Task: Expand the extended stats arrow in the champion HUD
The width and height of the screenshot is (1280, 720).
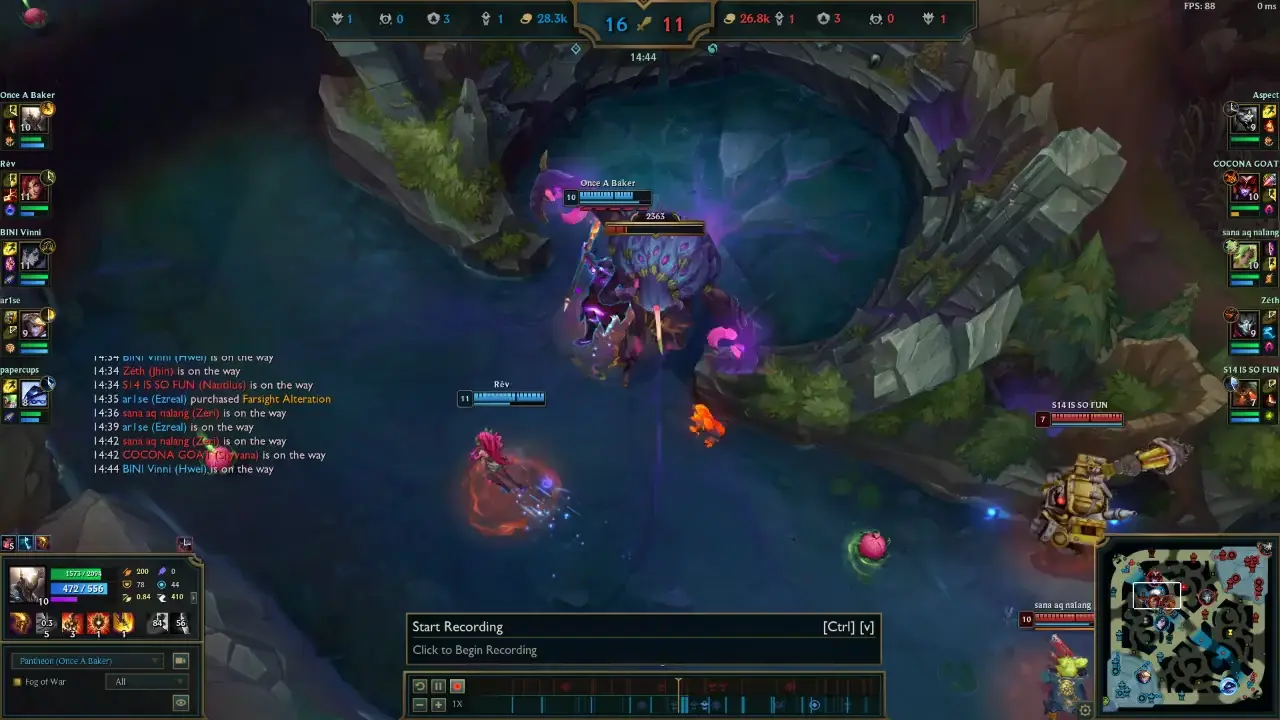Action: [x=194, y=597]
